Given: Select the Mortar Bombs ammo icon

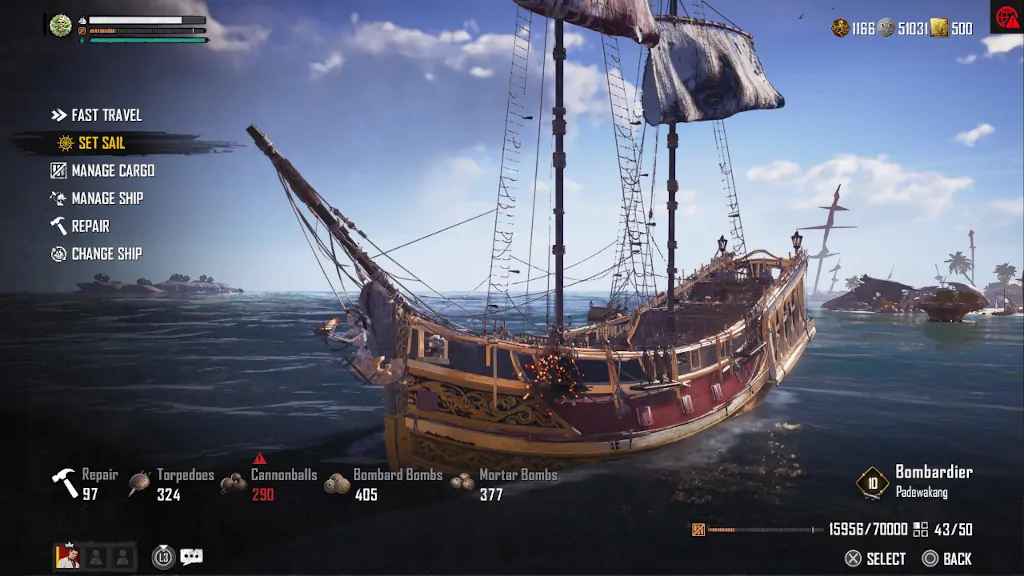Looking at the screenshot, I should (462, 483).
